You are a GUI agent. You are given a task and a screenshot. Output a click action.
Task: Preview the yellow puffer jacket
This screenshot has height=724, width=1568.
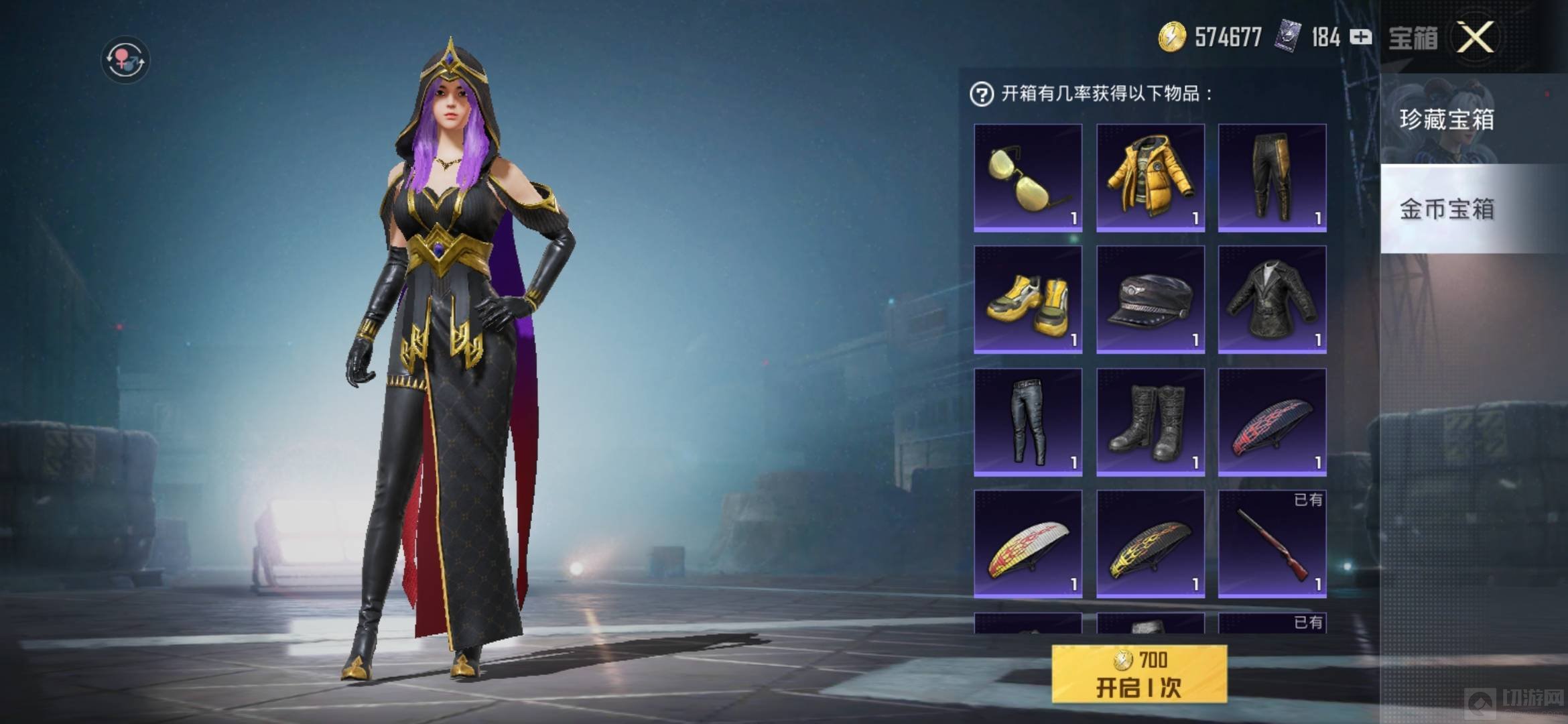click(x=1150, y=178)
